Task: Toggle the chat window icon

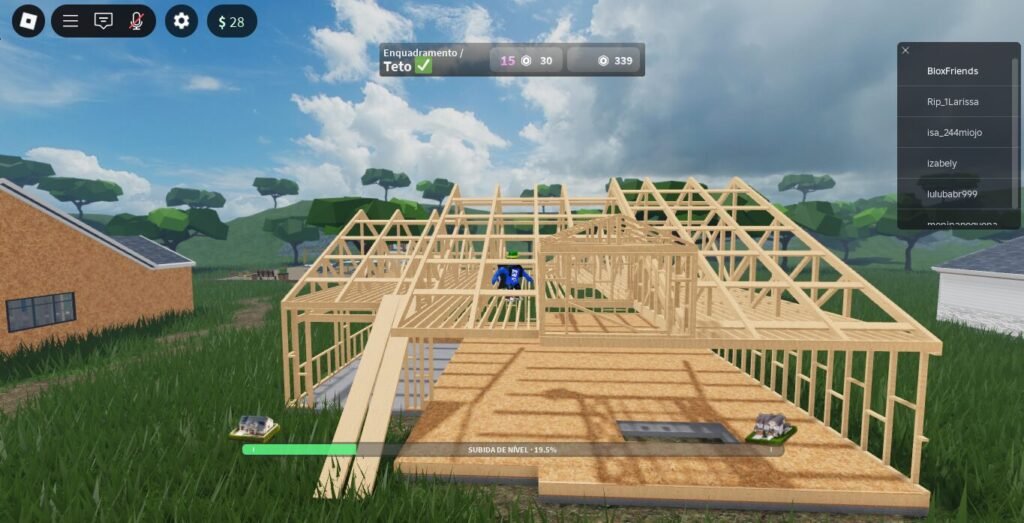Action: point(103,21)
